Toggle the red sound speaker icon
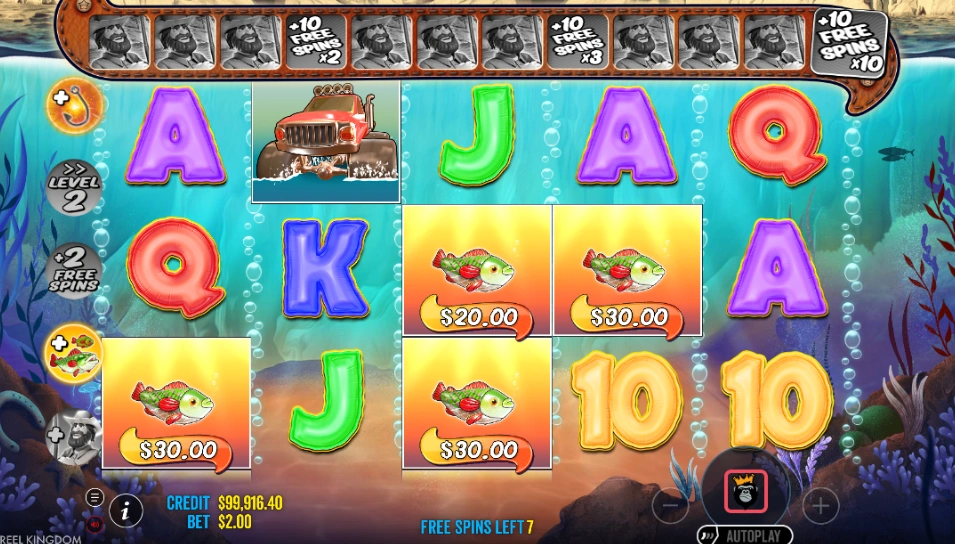Screen dimensions: 955x544 95,522
